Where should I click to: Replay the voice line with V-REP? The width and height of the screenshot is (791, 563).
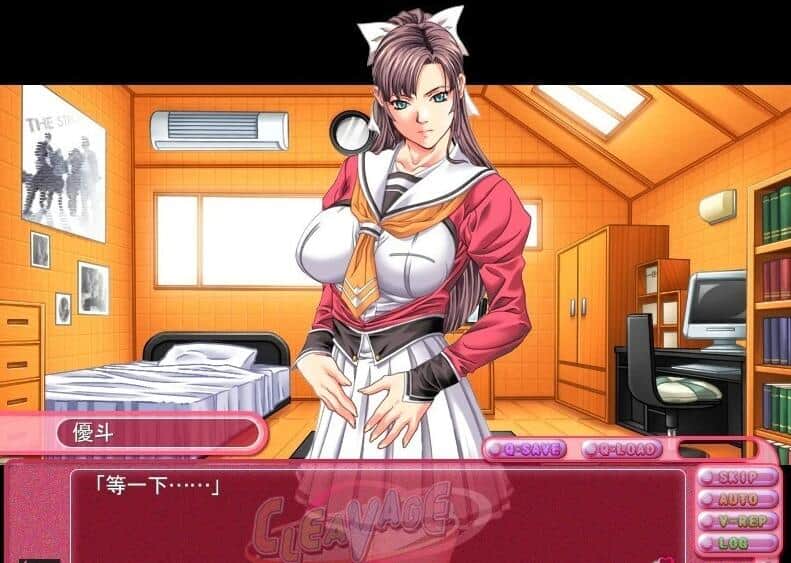click(738, 521)
